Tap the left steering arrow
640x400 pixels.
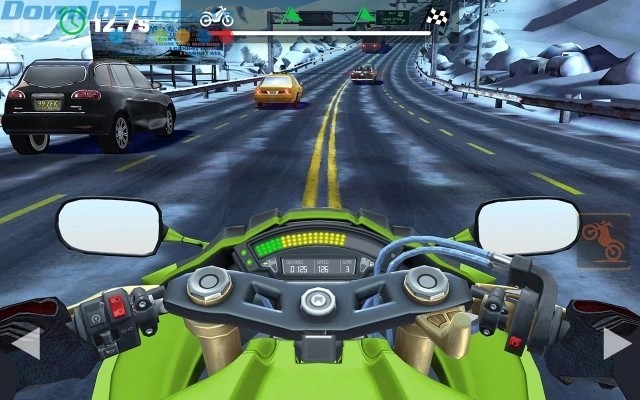point(26,343)
